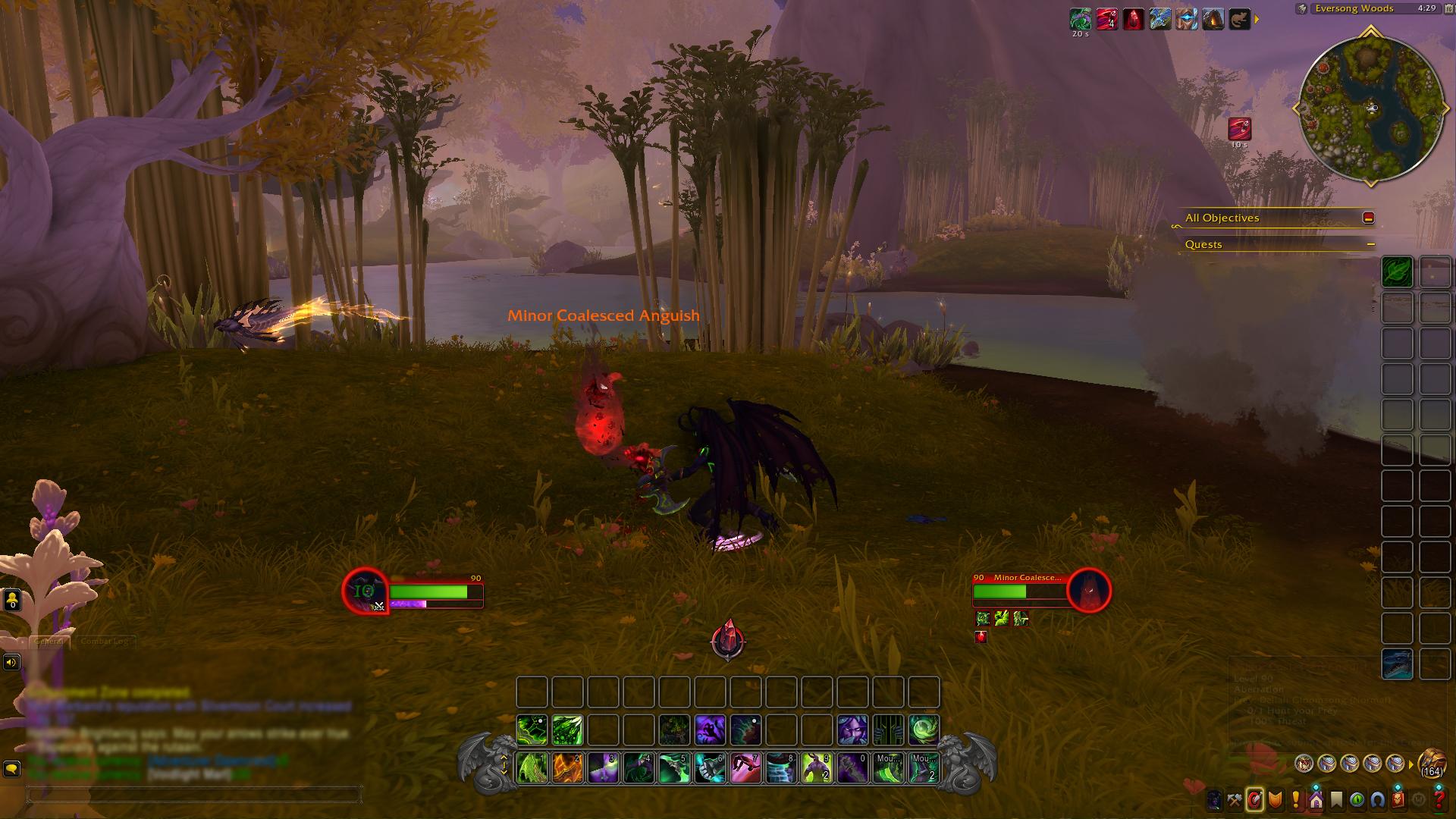This screenshot has width=1456, height=819.
Task: Select the player portrait frame
Action: (x=366, y=591)
